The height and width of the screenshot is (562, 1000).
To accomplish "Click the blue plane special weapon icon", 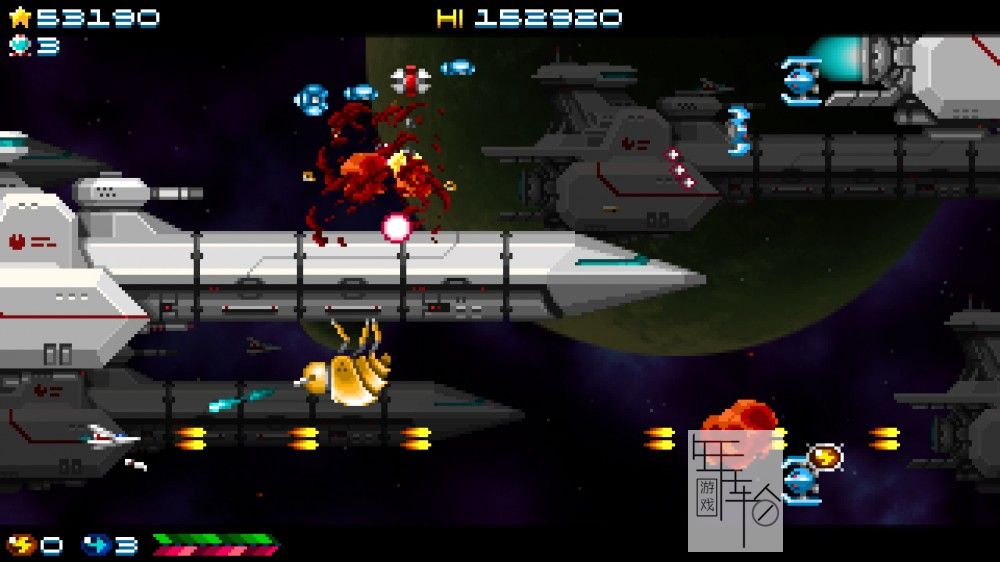I will [x=97, y=545].
